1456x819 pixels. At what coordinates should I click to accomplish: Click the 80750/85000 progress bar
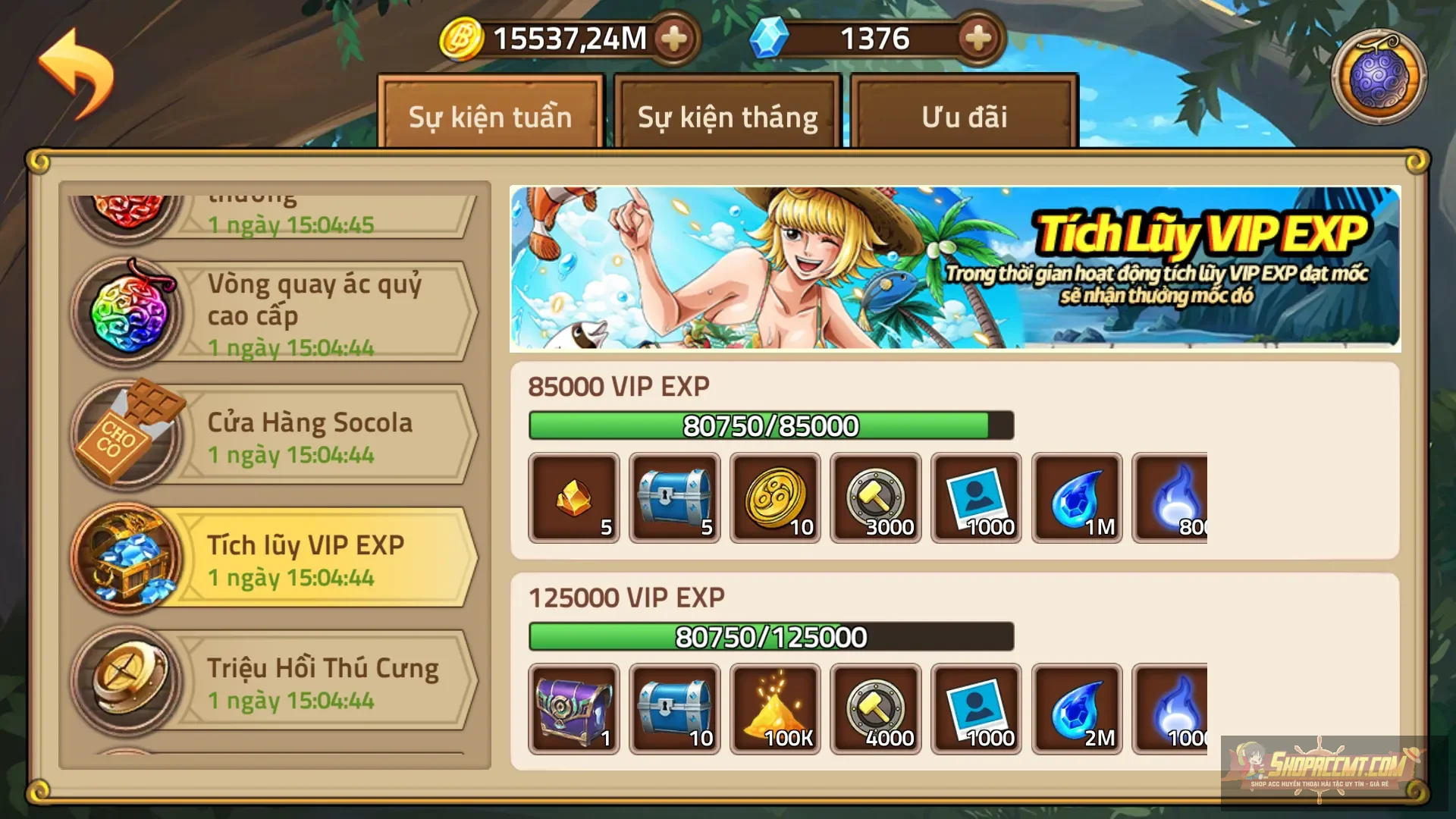click(770, 425)
